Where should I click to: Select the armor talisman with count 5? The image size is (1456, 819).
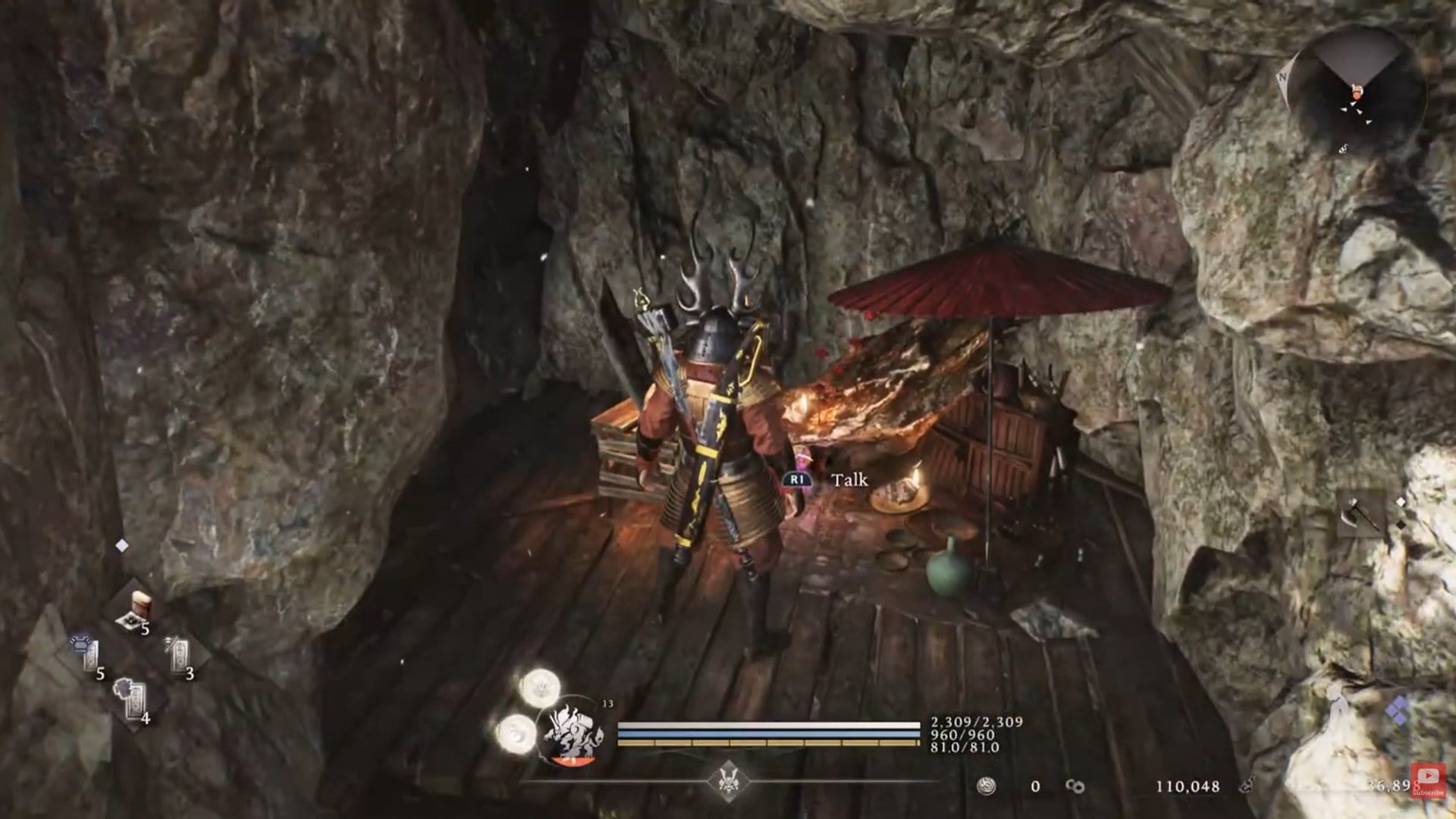(x=87, y=654)
